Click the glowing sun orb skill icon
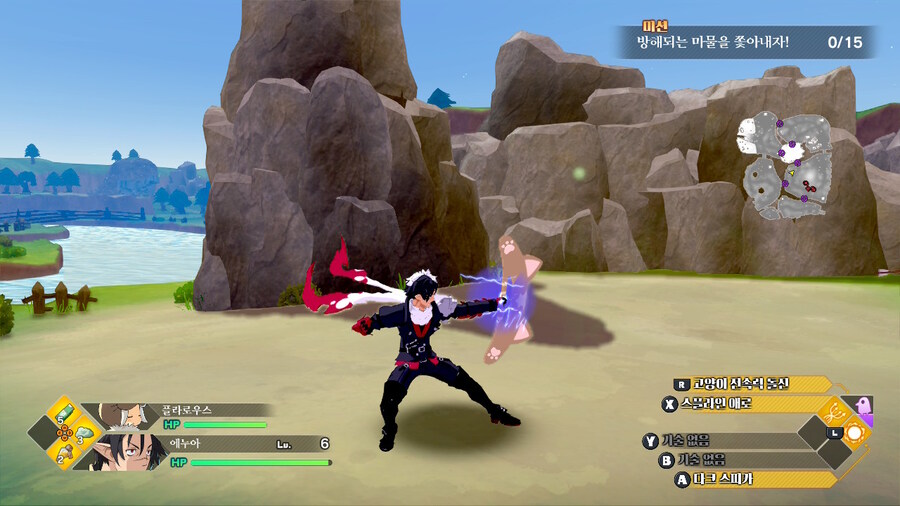 [x=857, y=433]
